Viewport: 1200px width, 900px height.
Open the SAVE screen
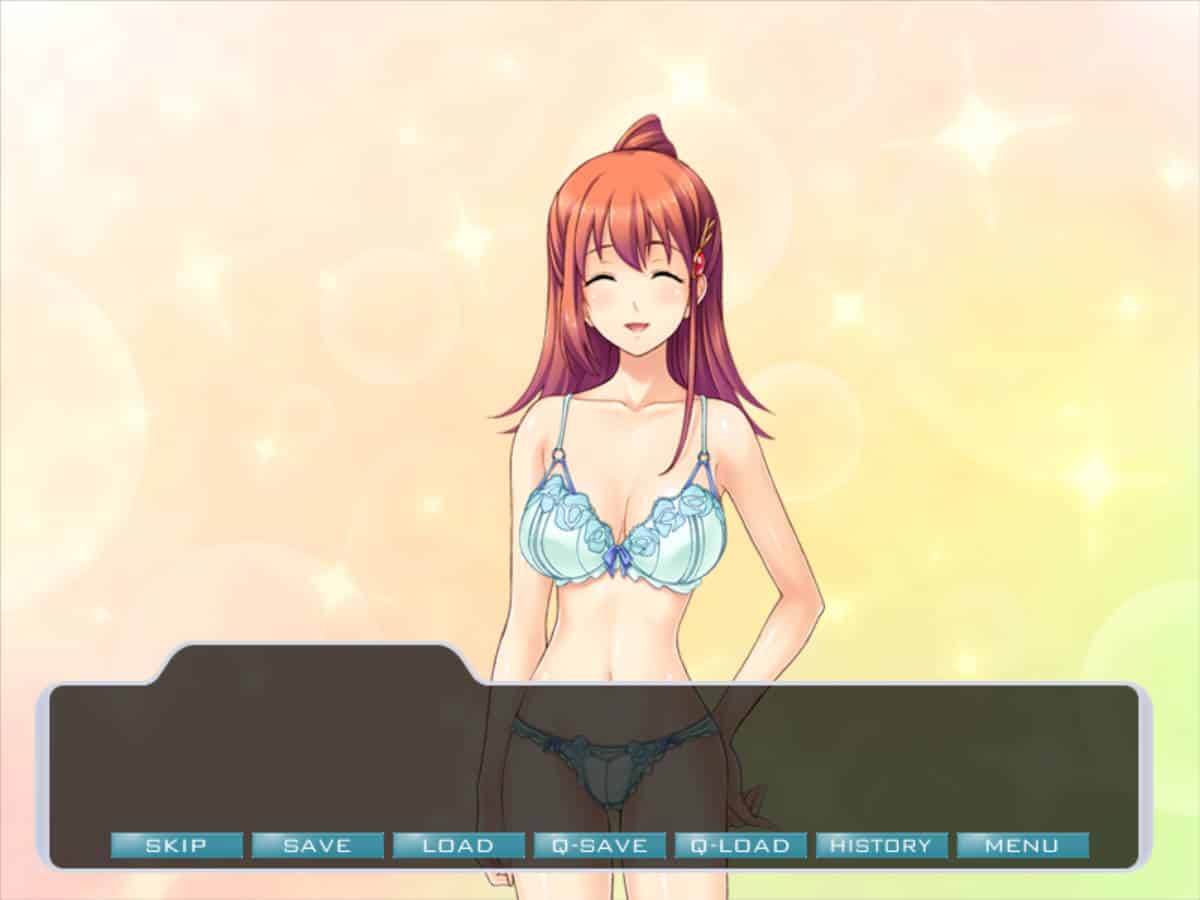coord(317,845)
